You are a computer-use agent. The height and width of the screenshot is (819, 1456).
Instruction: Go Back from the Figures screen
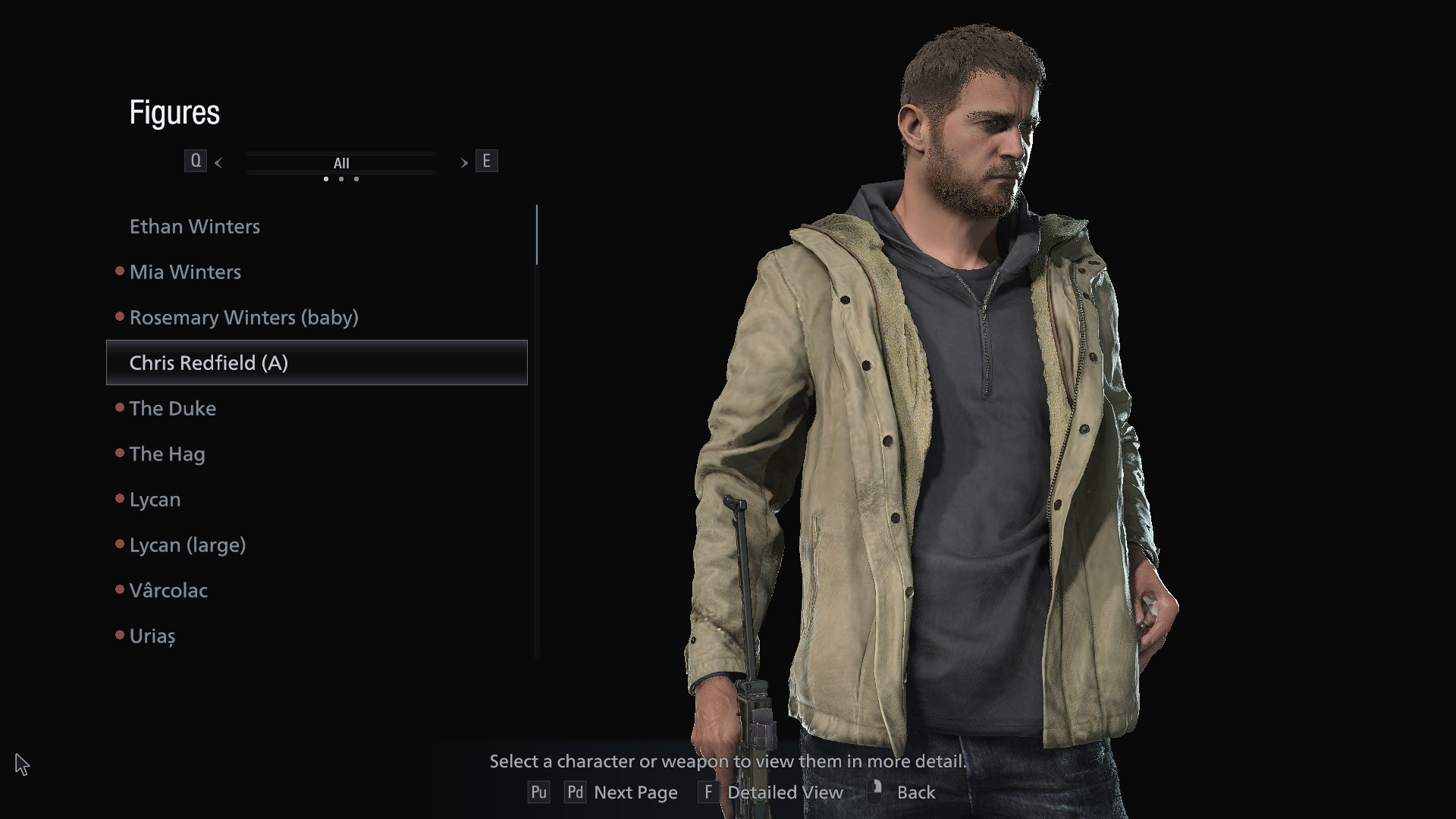[915, 792]
